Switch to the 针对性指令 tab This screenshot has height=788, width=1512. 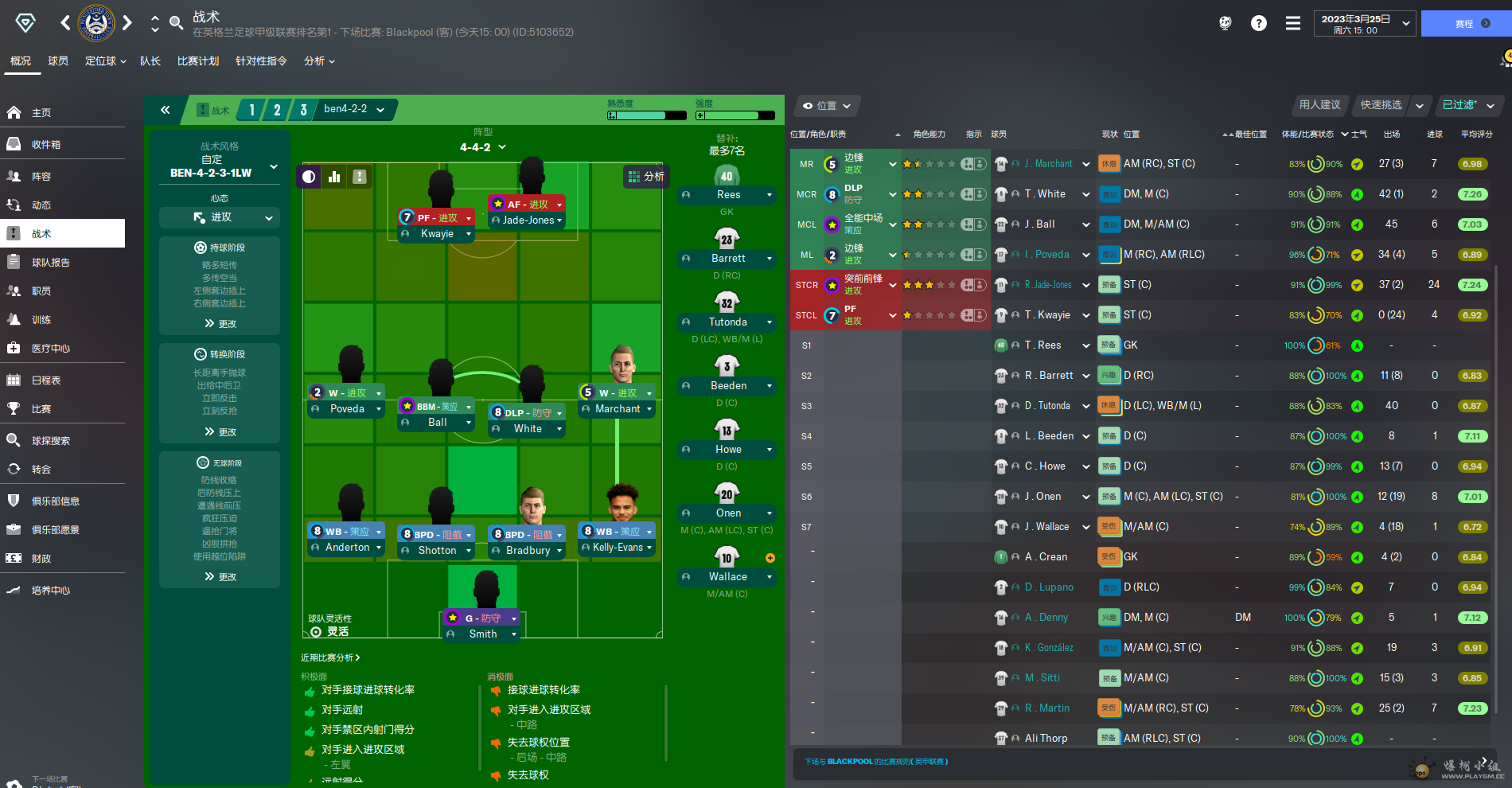[x=261, y=61]
